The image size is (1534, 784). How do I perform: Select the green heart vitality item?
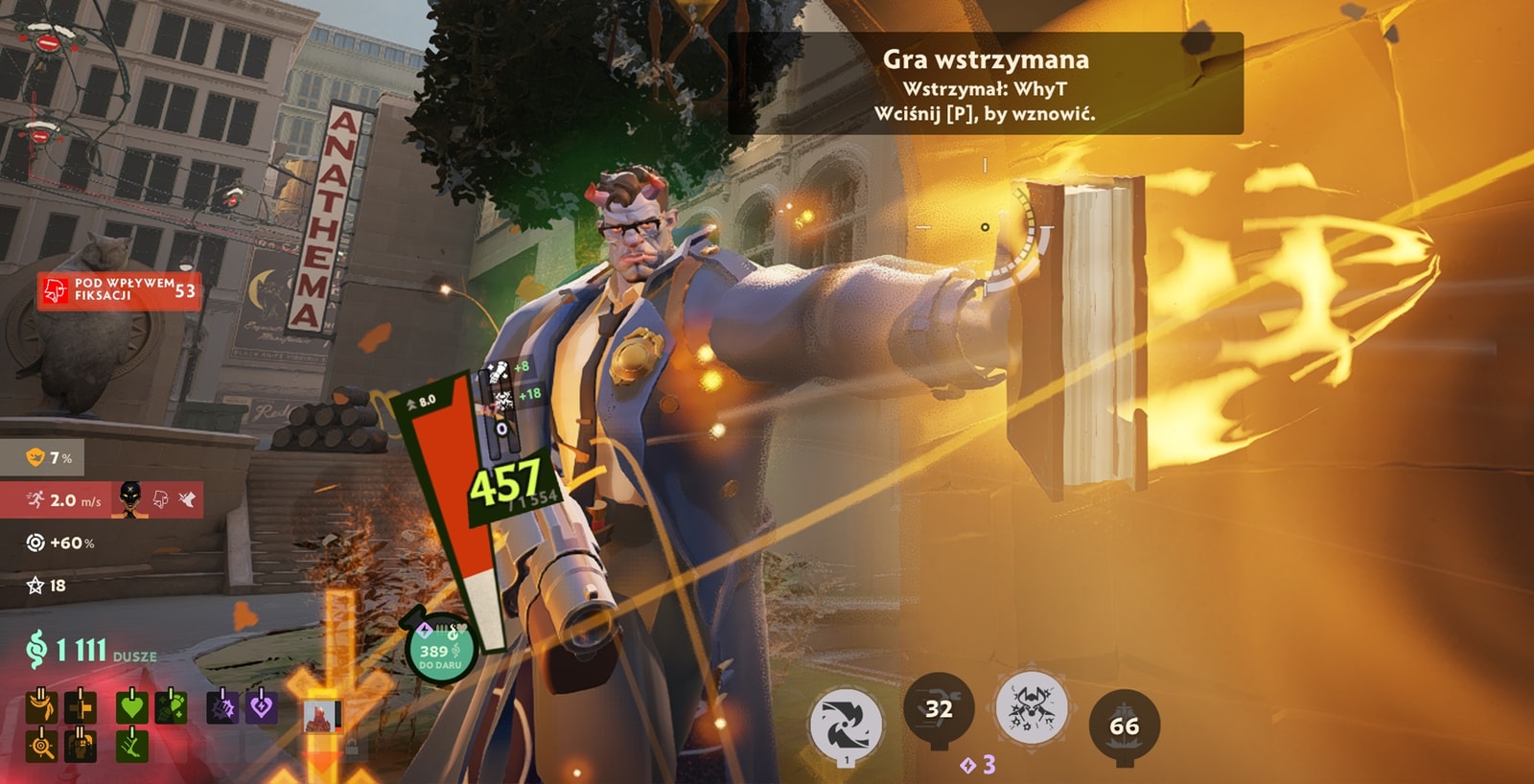(131, 707)
